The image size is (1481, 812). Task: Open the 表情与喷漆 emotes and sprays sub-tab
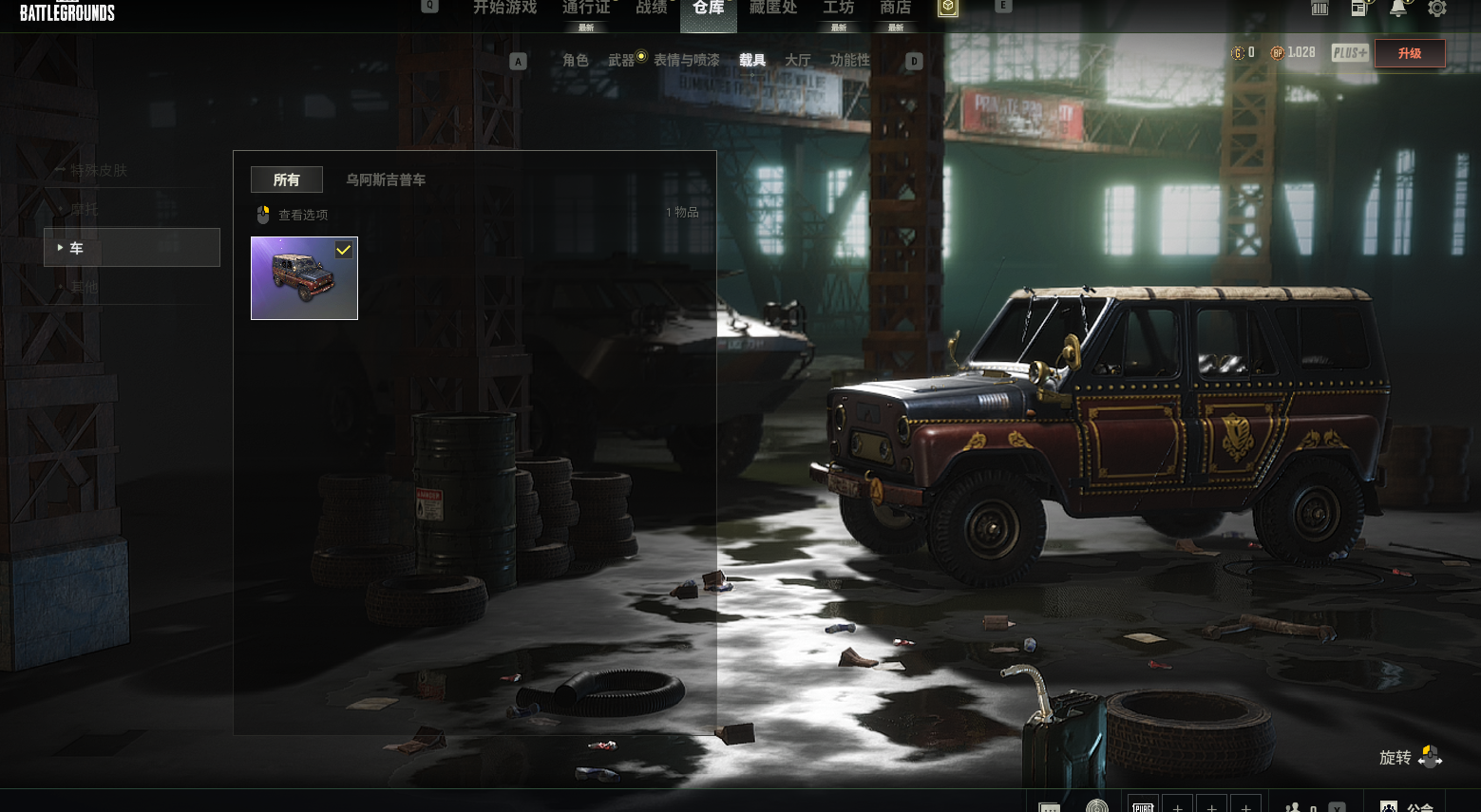click(x=686, y=60)
